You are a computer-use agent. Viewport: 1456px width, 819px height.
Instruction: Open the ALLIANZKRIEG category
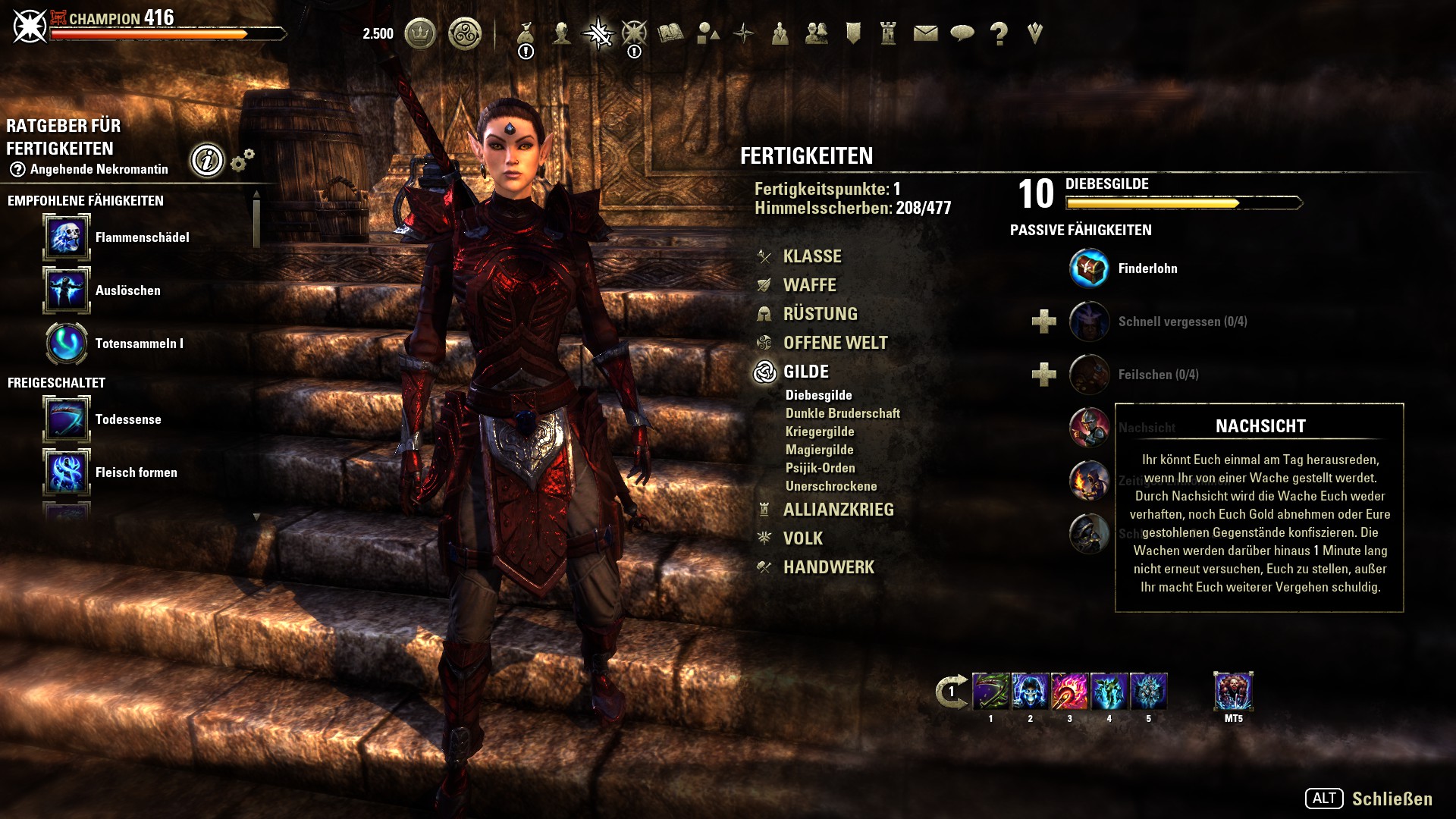[x=838, y=510]
